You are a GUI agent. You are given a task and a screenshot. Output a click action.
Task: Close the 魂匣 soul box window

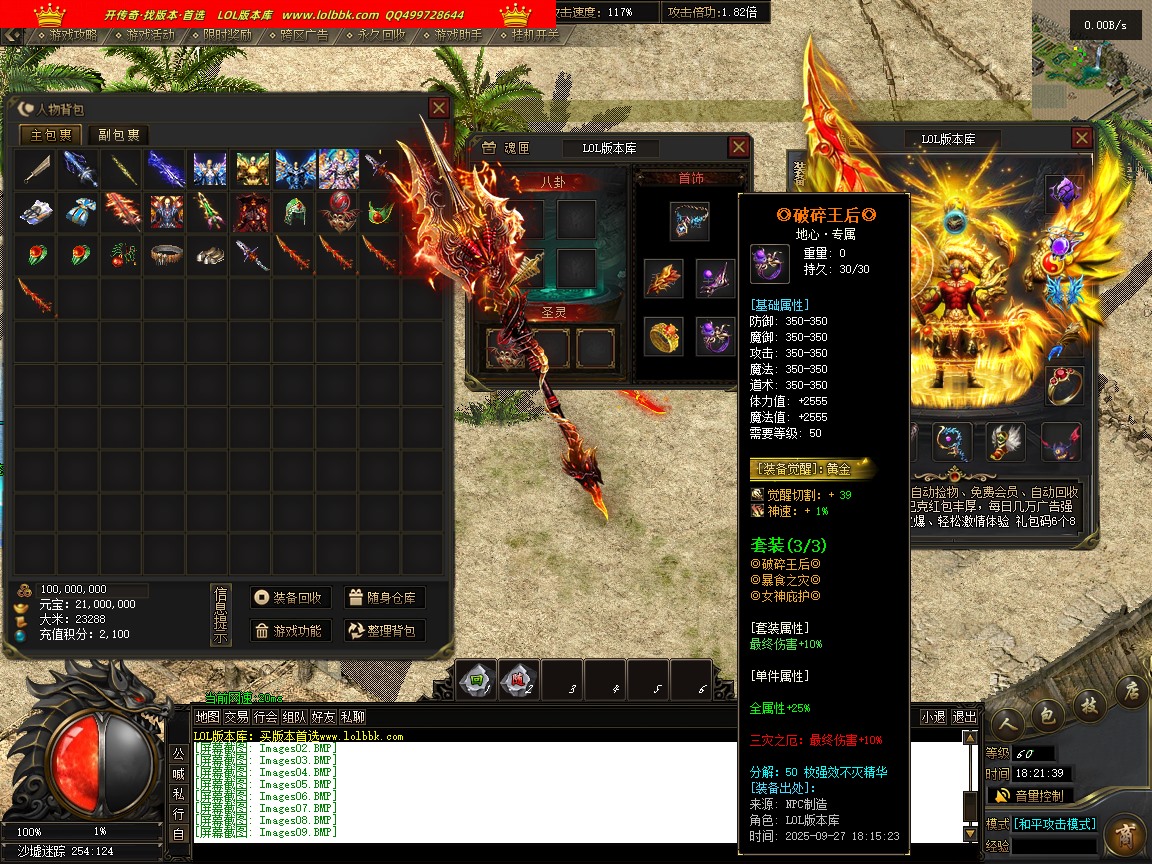[738, 147]
